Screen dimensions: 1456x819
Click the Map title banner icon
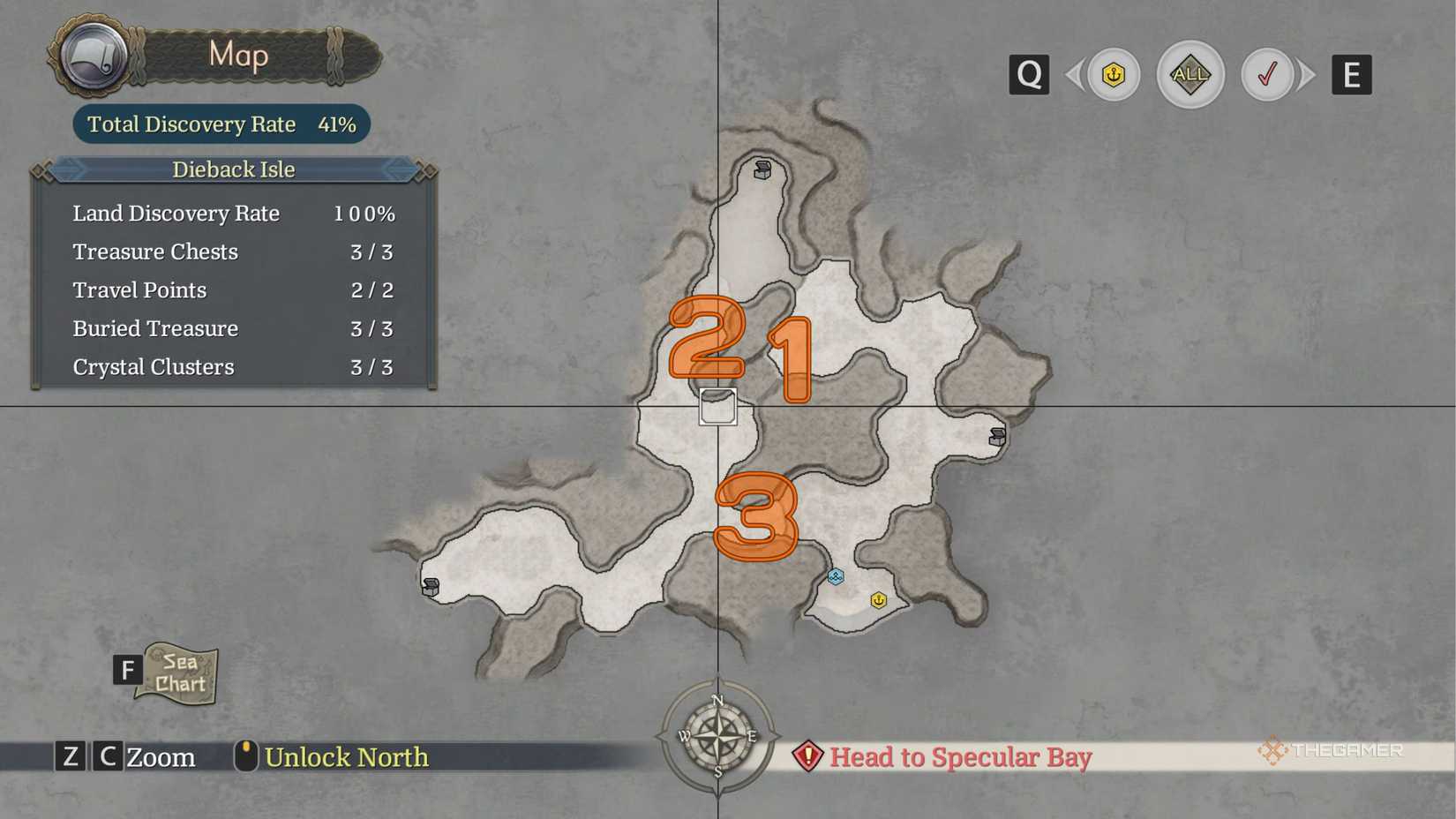[x=93, y=55]
